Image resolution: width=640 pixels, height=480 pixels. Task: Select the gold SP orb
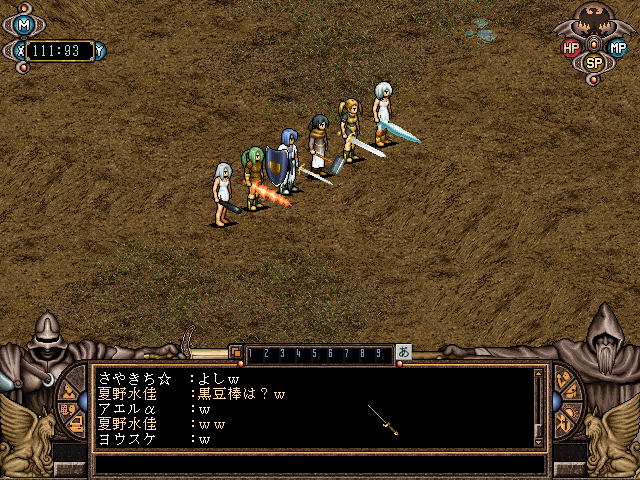[x=594, y=62]
